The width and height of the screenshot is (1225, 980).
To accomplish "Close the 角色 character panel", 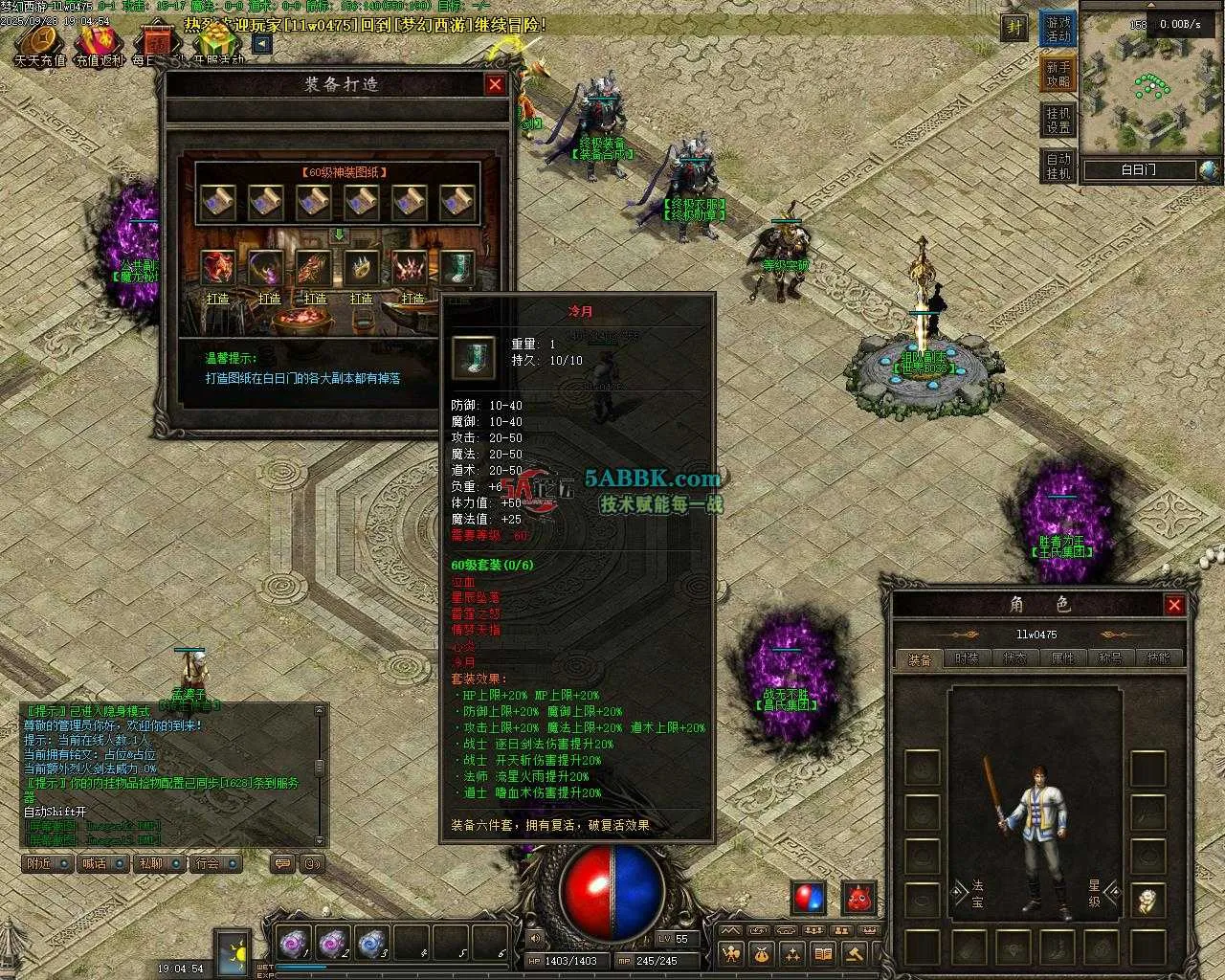I will pyautogui.click(x=1174, y=604).
